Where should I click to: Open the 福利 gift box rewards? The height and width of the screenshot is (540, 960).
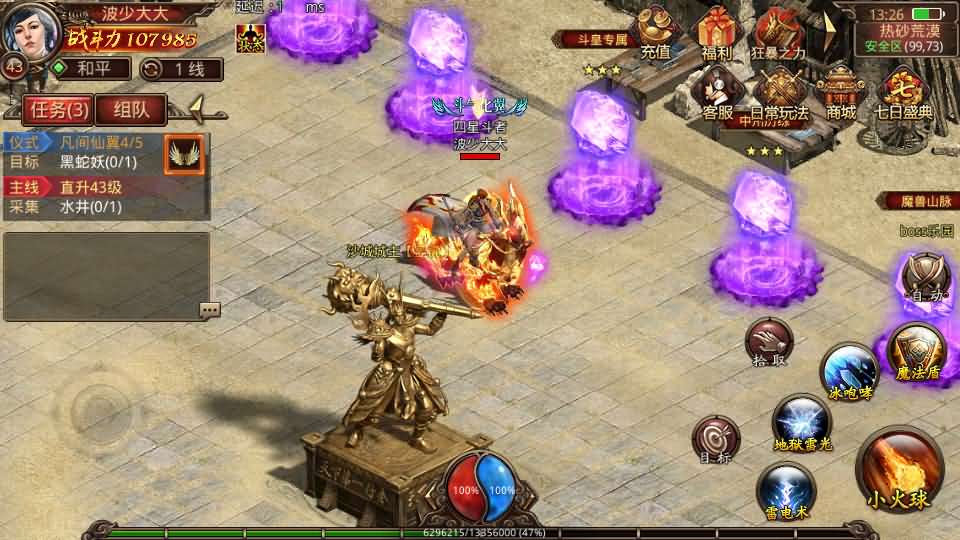click(717, 35)
